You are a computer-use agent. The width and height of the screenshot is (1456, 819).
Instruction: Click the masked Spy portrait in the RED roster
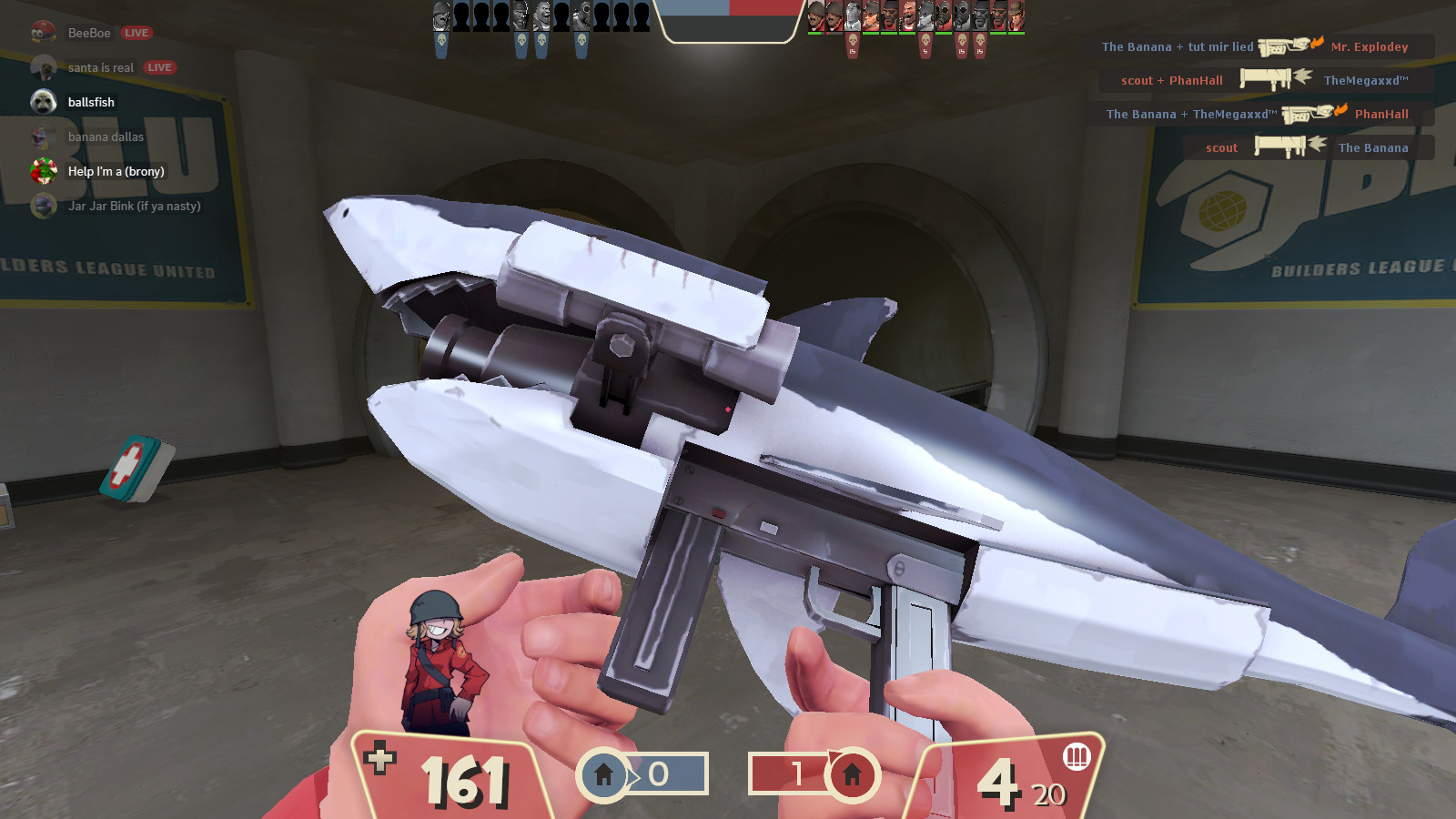pos(851,15)
